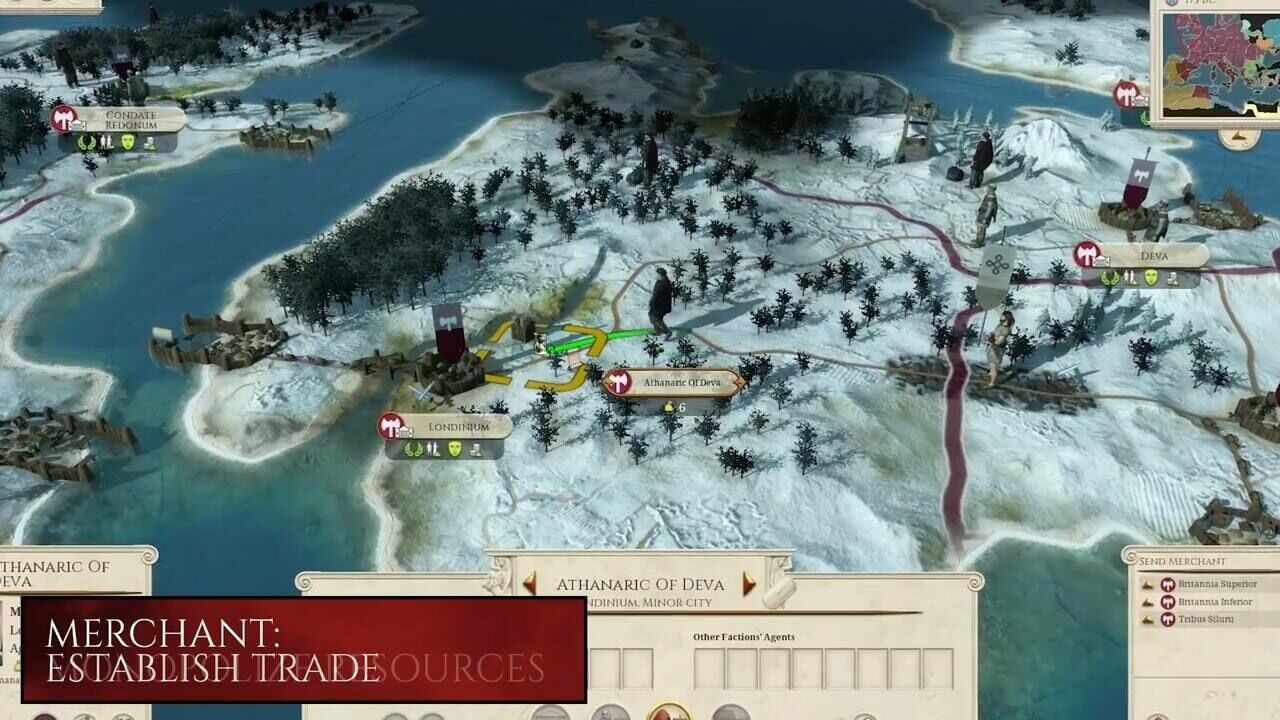Viewport: 1280px width, 720px height.
Task: Select the Deva settlement label
Action: coord(1153,256)
